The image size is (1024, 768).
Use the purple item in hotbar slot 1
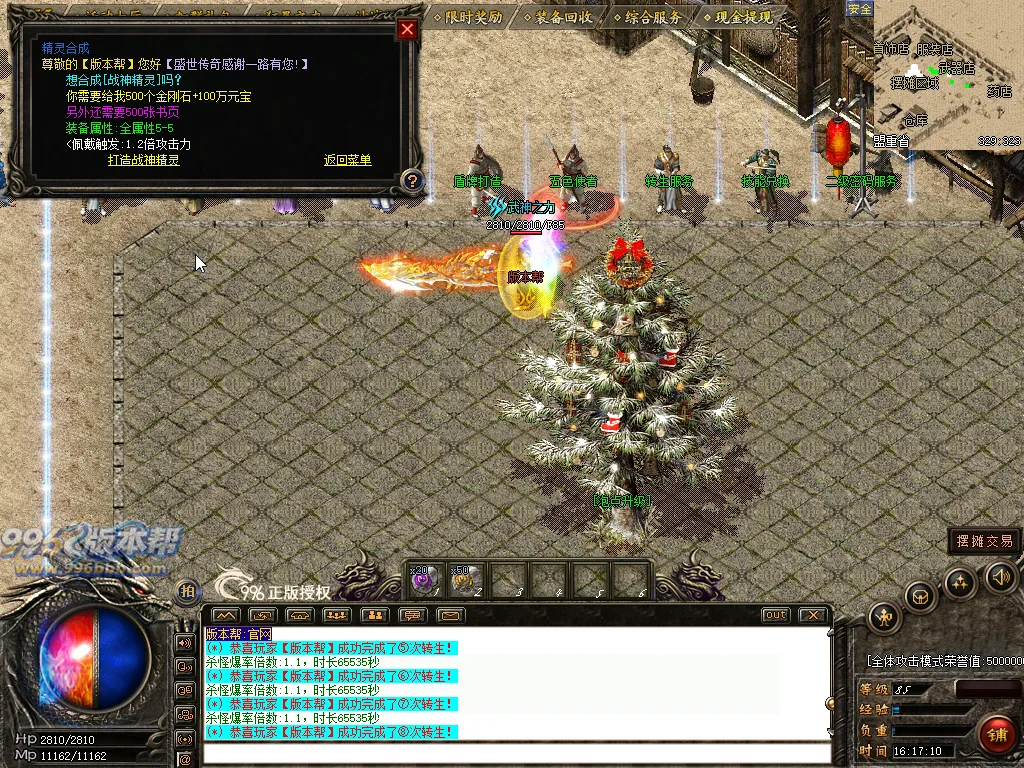point(422,580)
